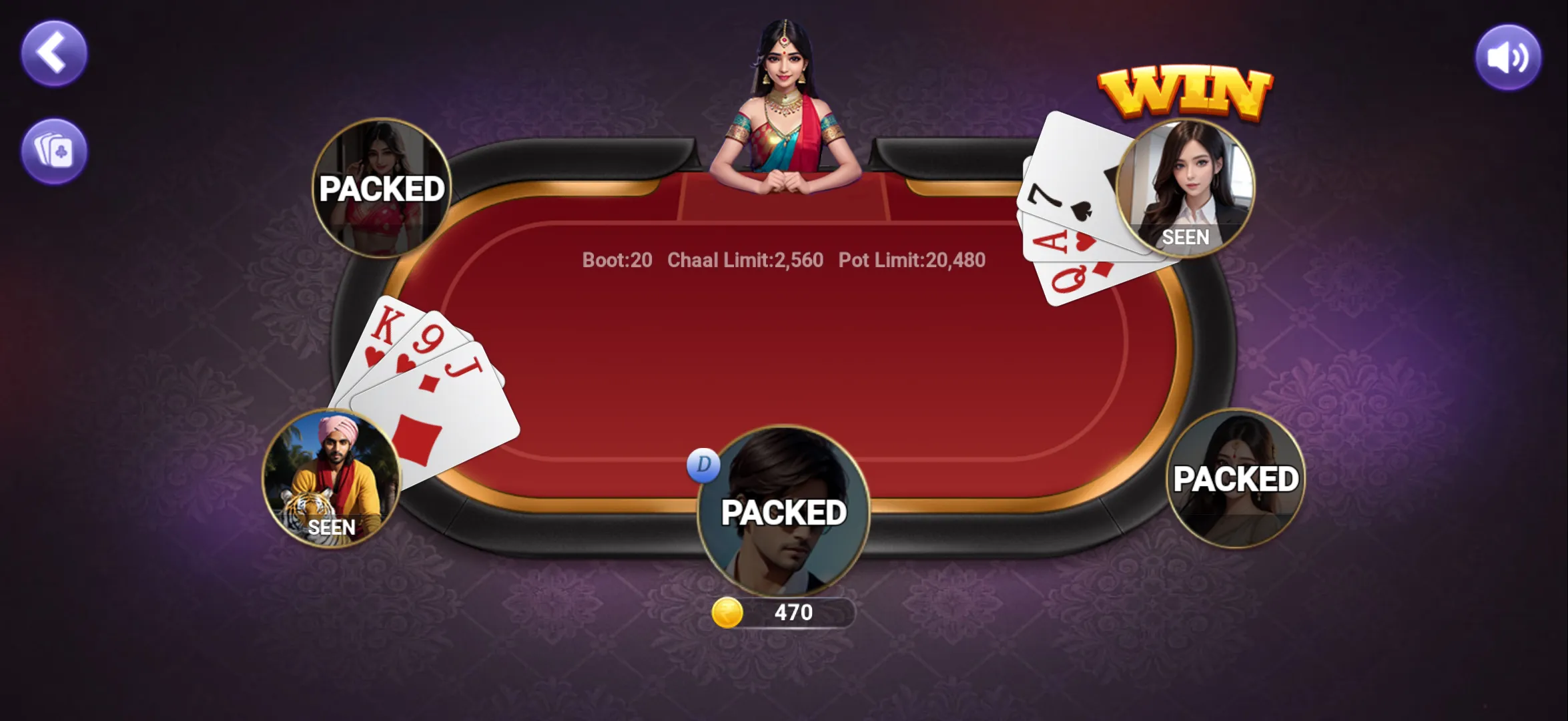Tap the SEEN tag below the turbaned player
The image size is (1568, 721).
click(333, 528)
